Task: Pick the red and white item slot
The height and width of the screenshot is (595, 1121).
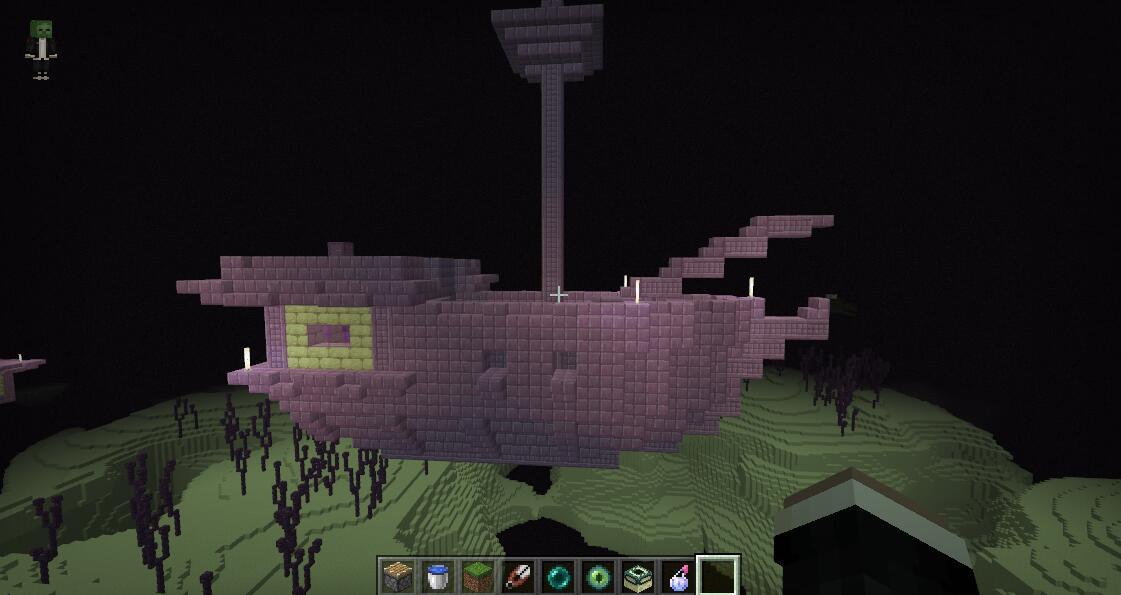Action: [518, 577]
